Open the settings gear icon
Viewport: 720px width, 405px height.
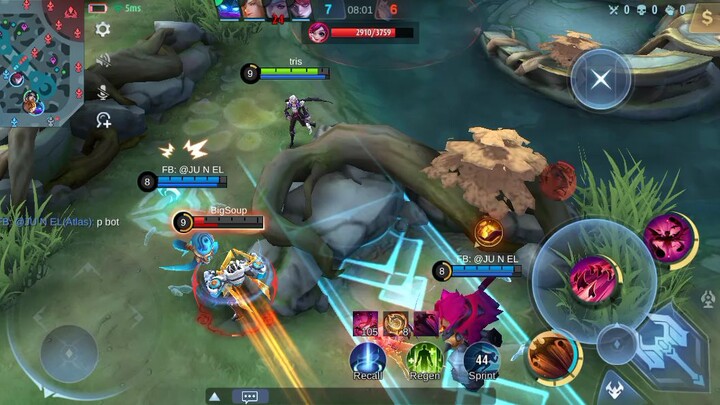pyautogui.click(x=102, y=30)
